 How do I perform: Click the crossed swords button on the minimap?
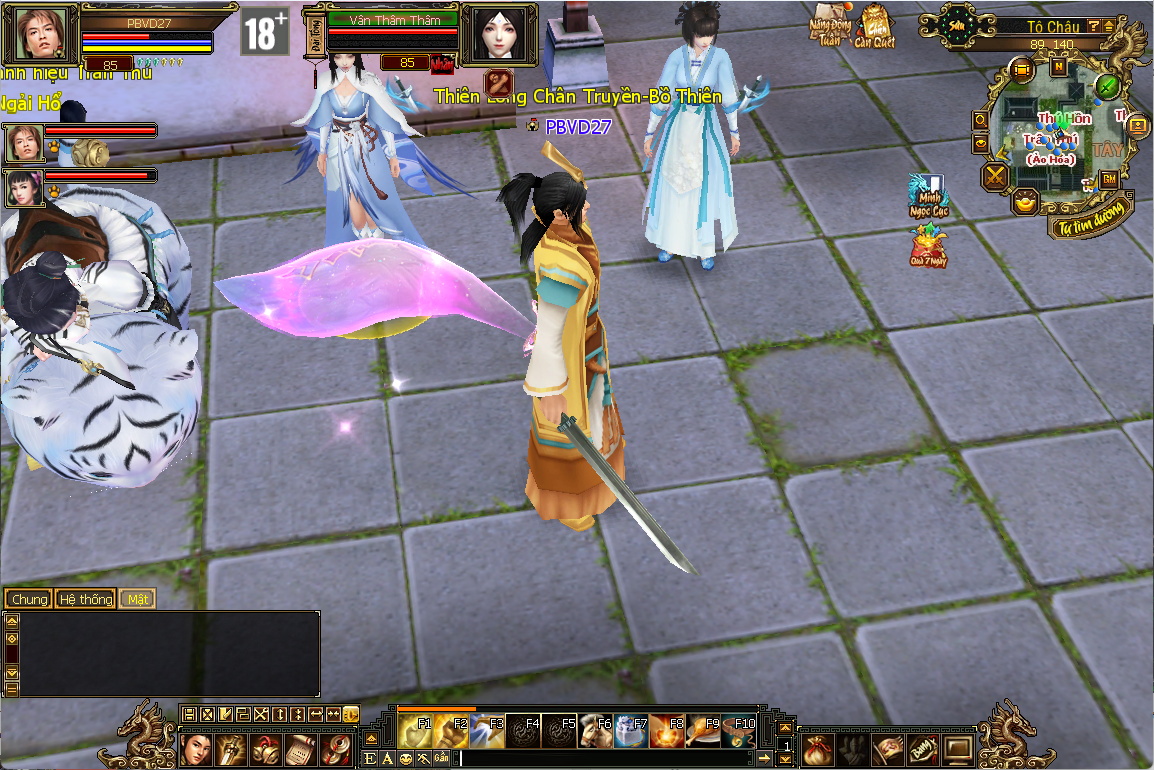[996, 177]
